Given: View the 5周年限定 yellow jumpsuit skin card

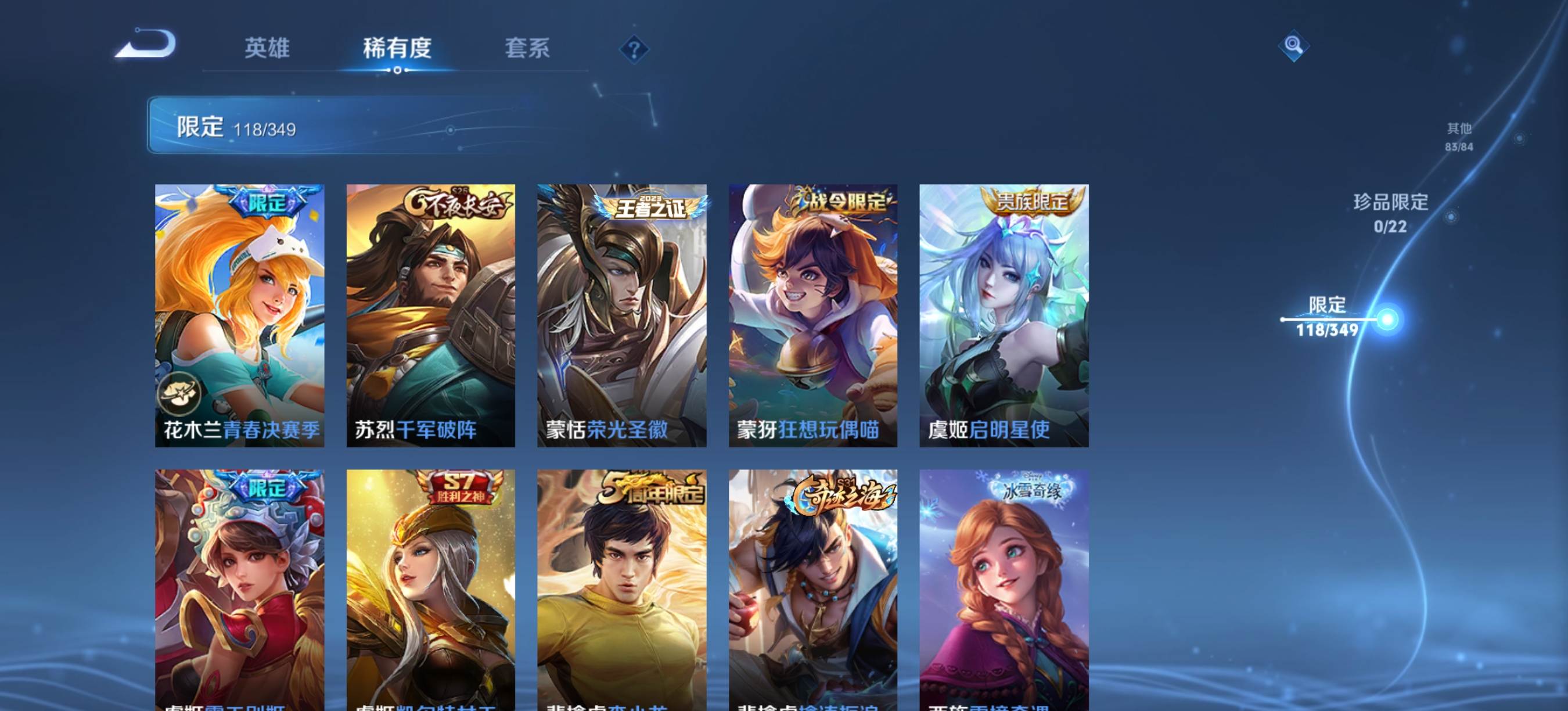Looking at the screenshot, I should click(x=621, y=589).
